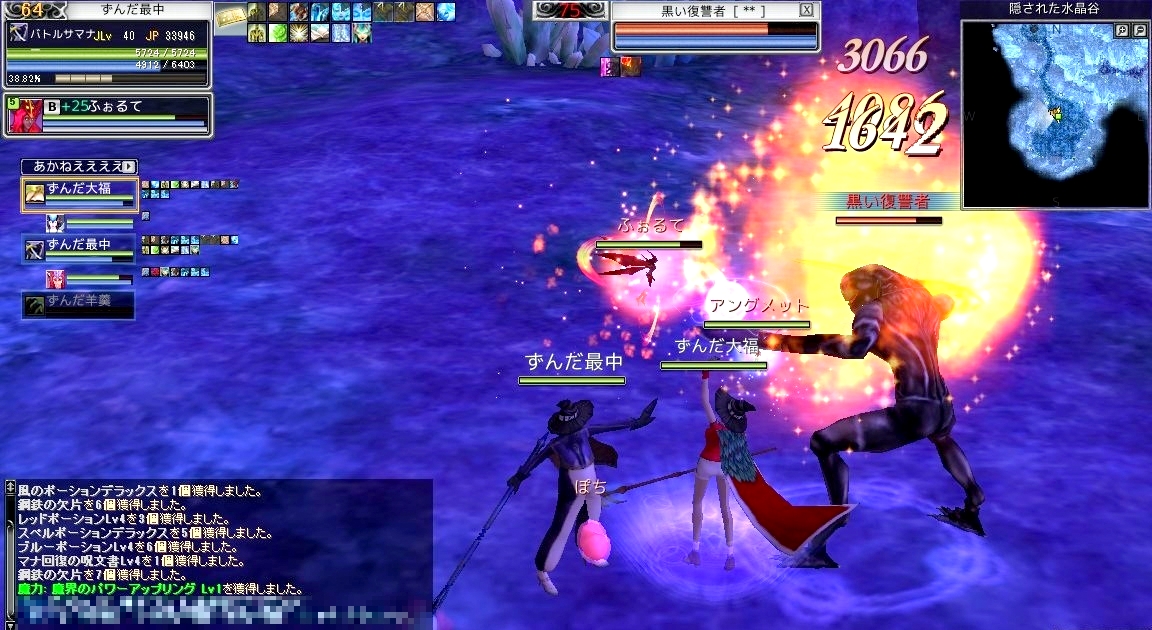Click the open book buff icon
Screen dimensions: 1152x630
(318, 33)
